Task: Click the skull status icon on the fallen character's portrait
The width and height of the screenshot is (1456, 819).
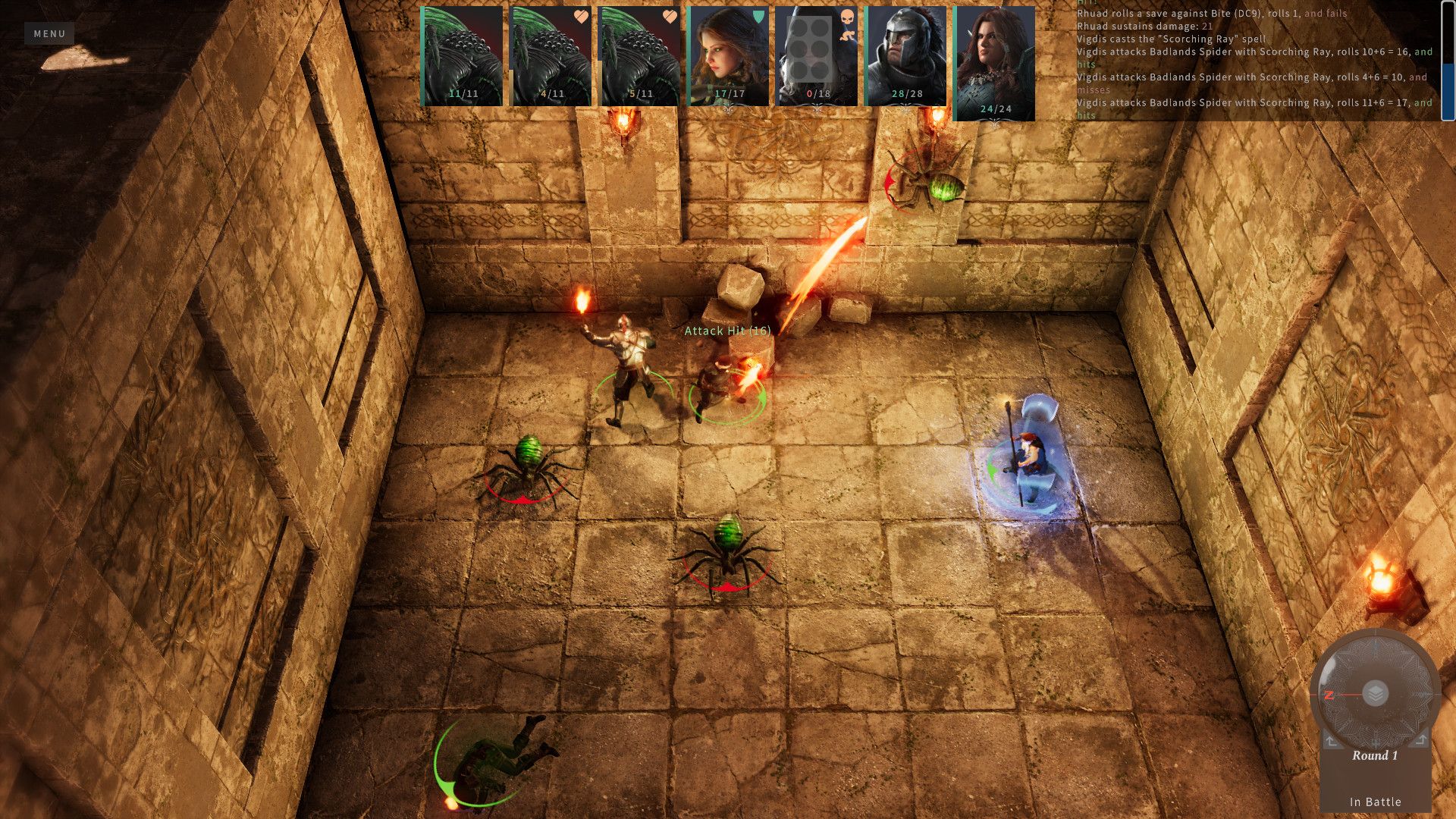Action: (846, 17)
